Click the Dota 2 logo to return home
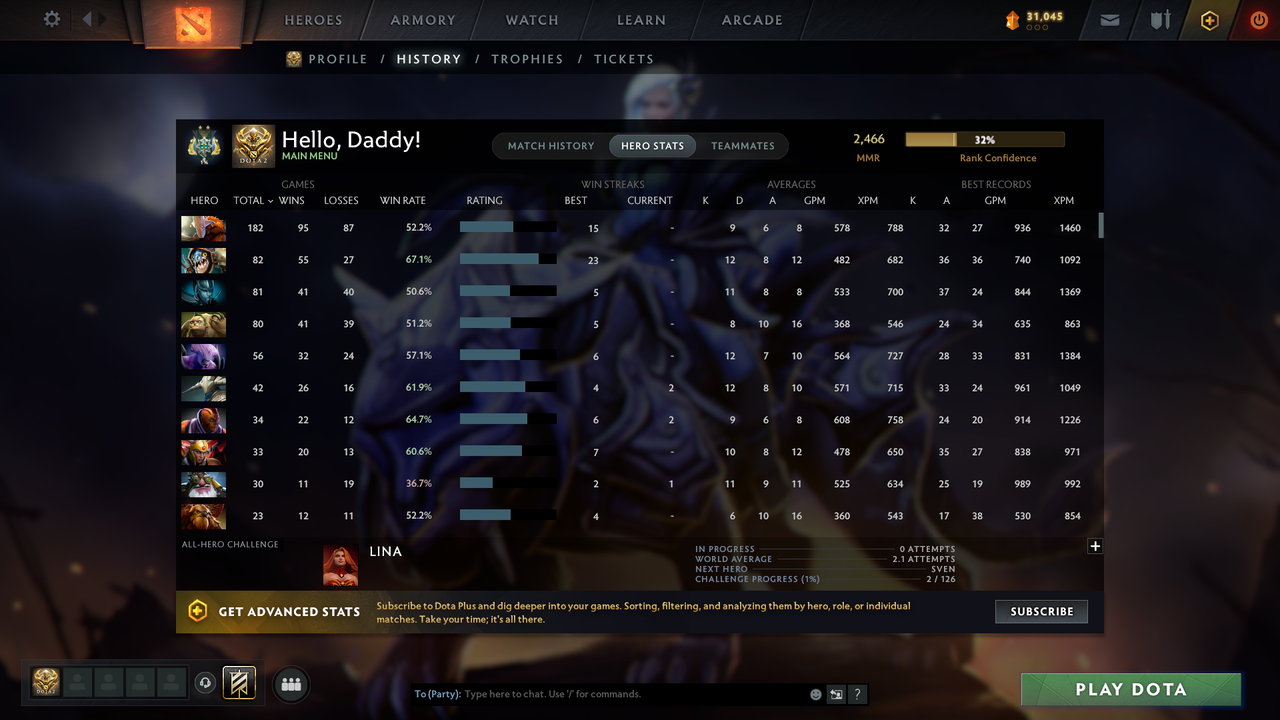Viewport: 1280px width, 720px height. (x=193, y=24)
